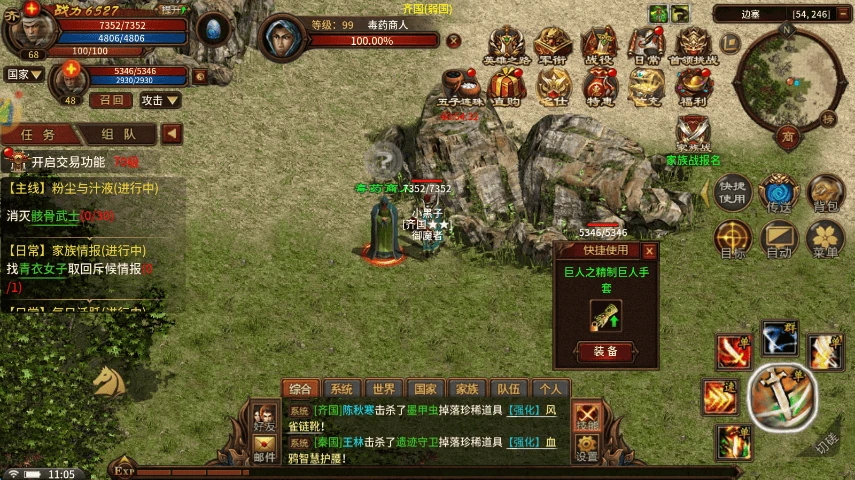Select the 目标 target button
This screenshot has width=855, height=480.
pyautogui.click(x=733, y=239)
